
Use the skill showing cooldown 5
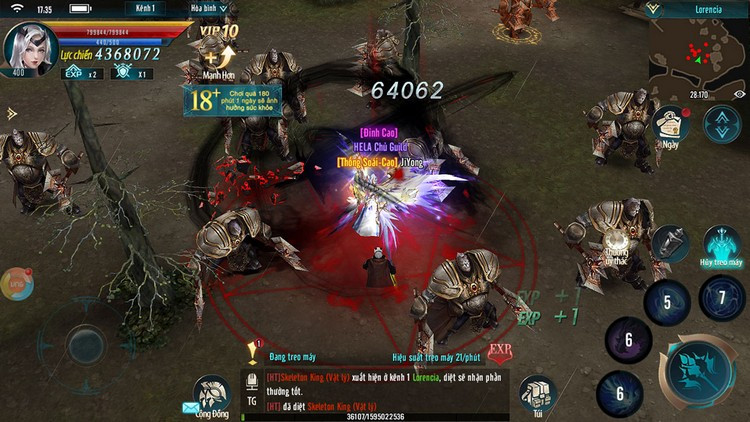[667, 302]
